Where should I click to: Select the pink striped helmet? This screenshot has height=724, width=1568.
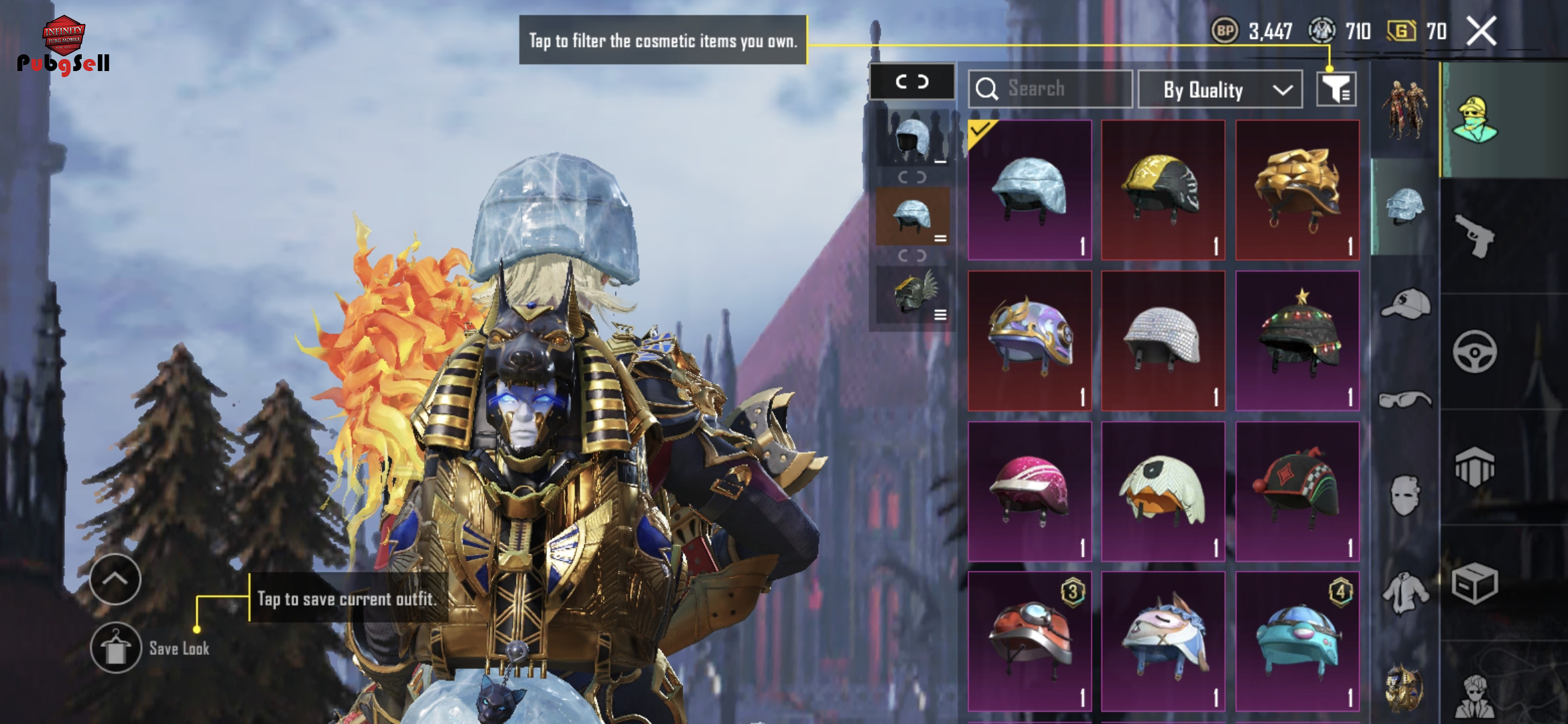[1030, 491]
